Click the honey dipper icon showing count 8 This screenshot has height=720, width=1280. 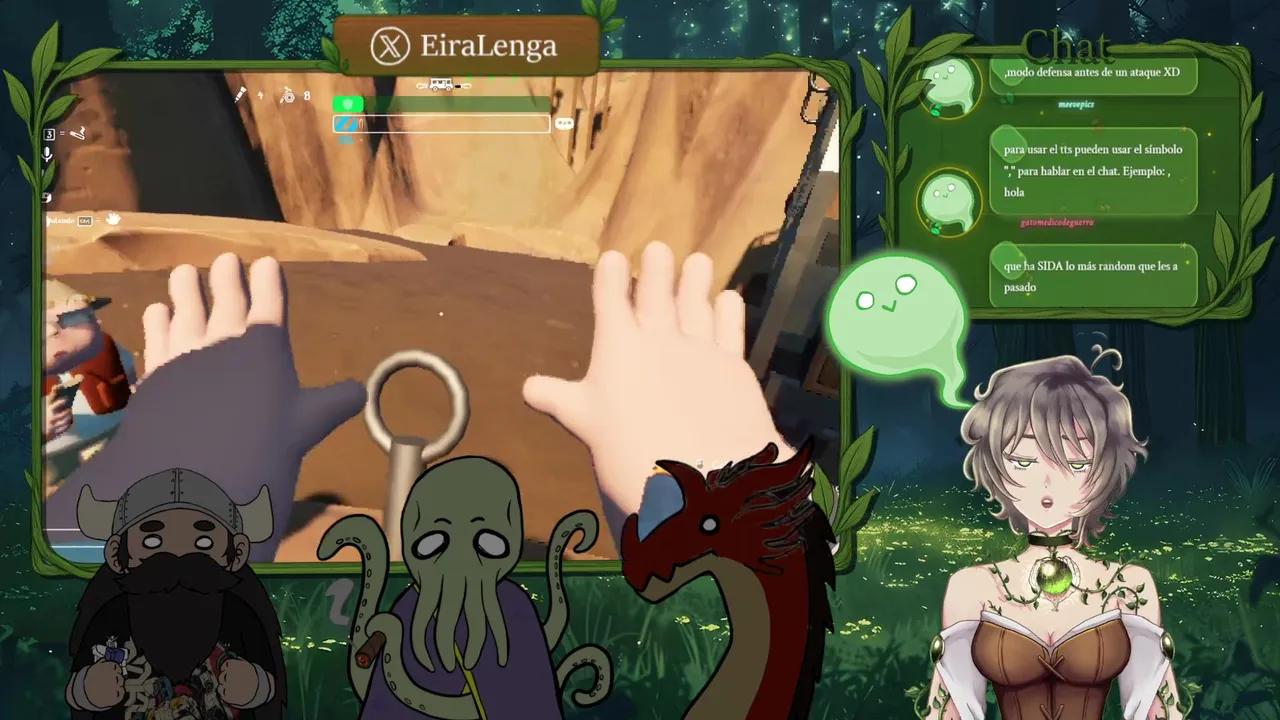[x=288, y=95]
